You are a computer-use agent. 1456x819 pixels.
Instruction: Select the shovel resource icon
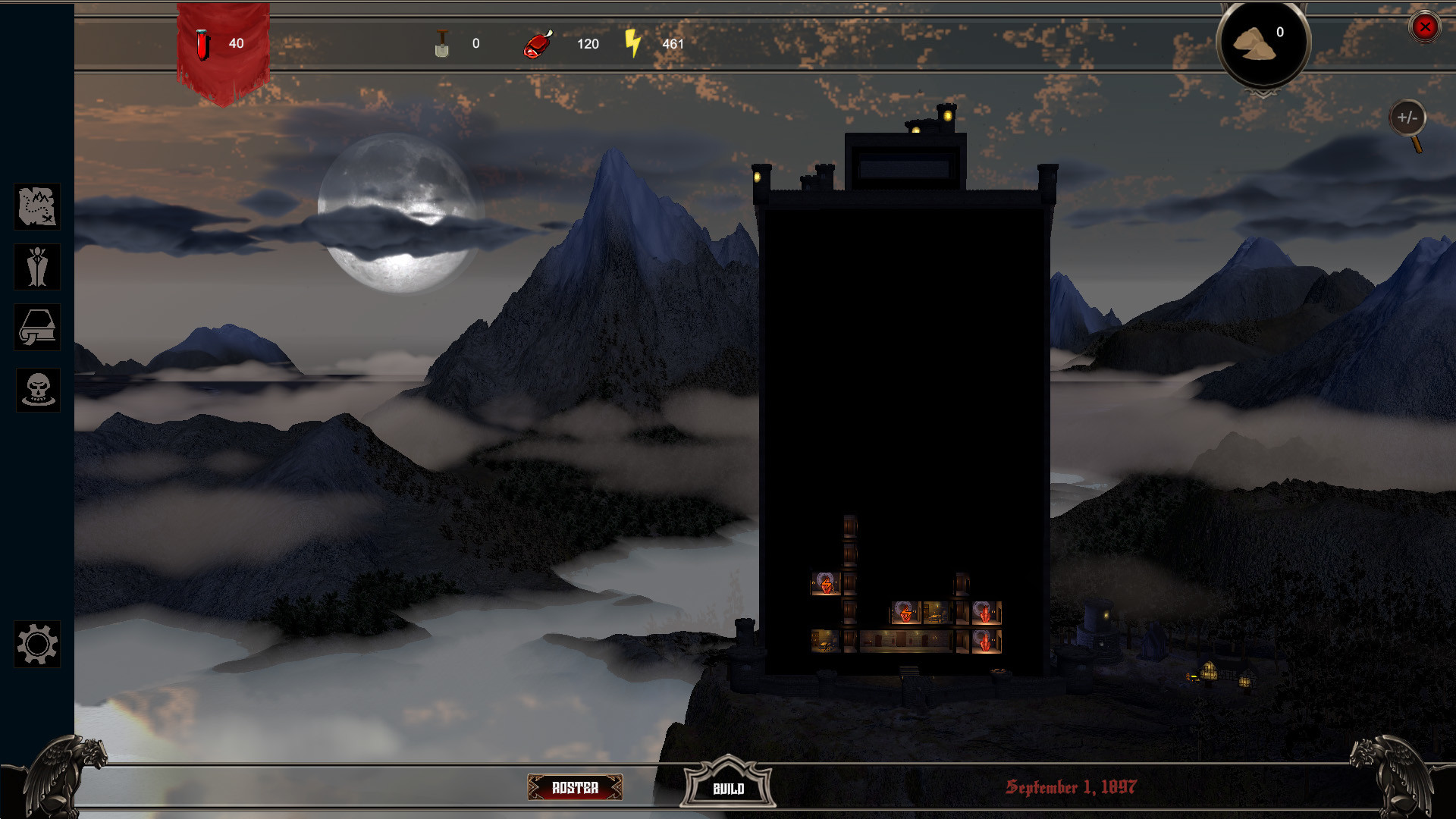(441, 43)
